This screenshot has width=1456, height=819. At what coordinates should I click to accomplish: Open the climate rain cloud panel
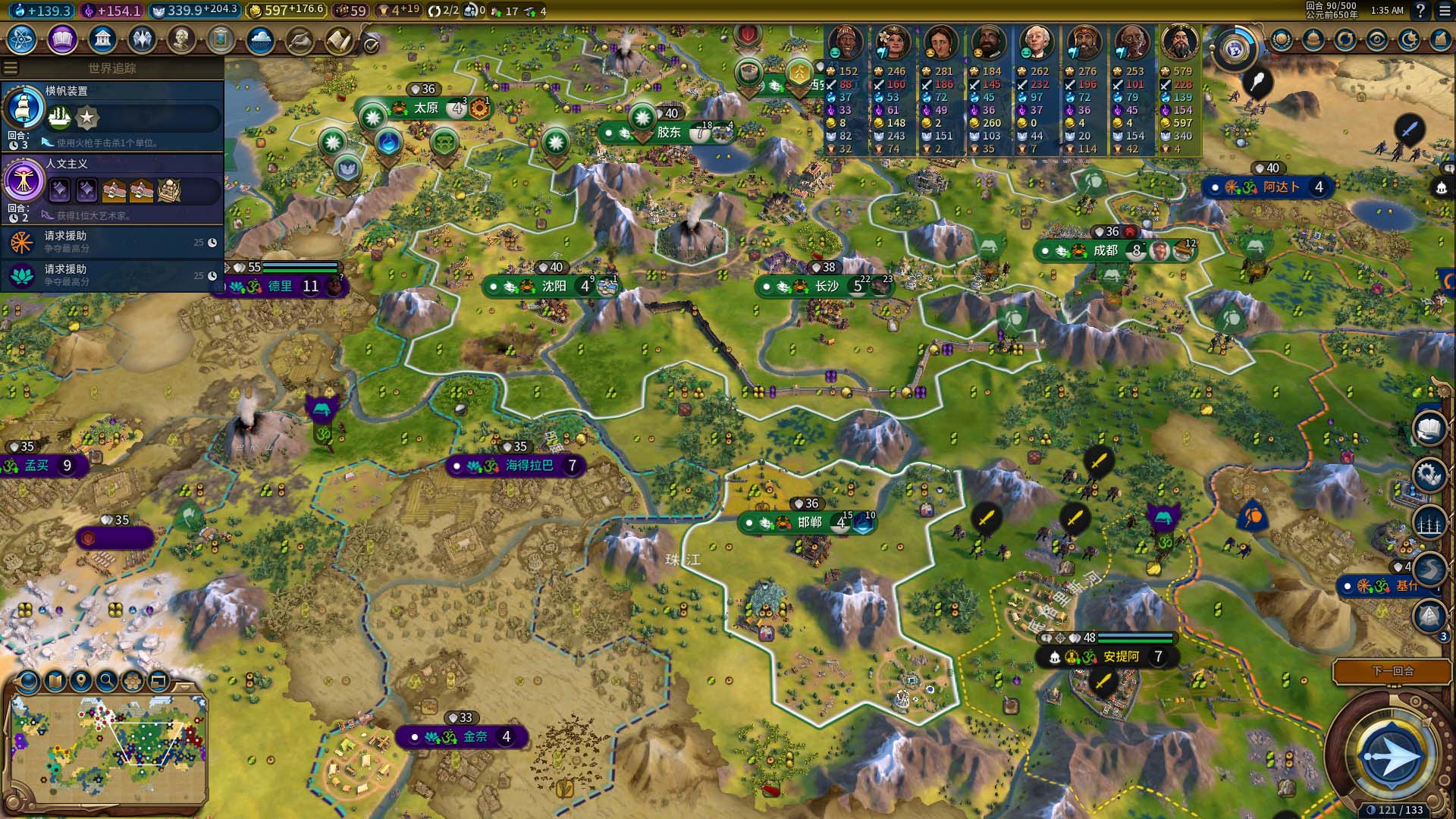click(x=260, y=39)
